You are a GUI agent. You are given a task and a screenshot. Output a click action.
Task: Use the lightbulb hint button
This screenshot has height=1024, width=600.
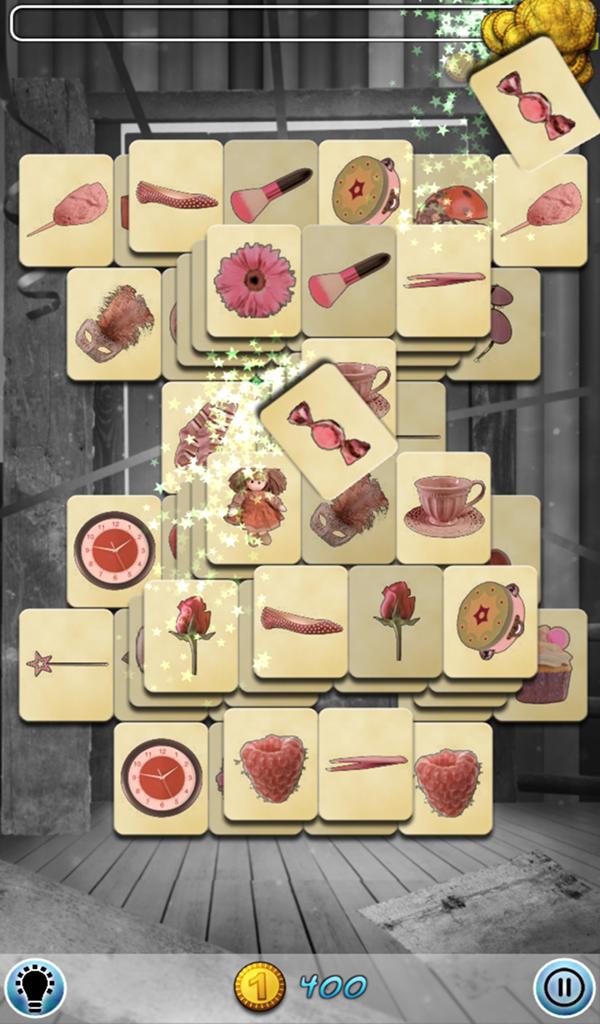click(x=35, y=987)
